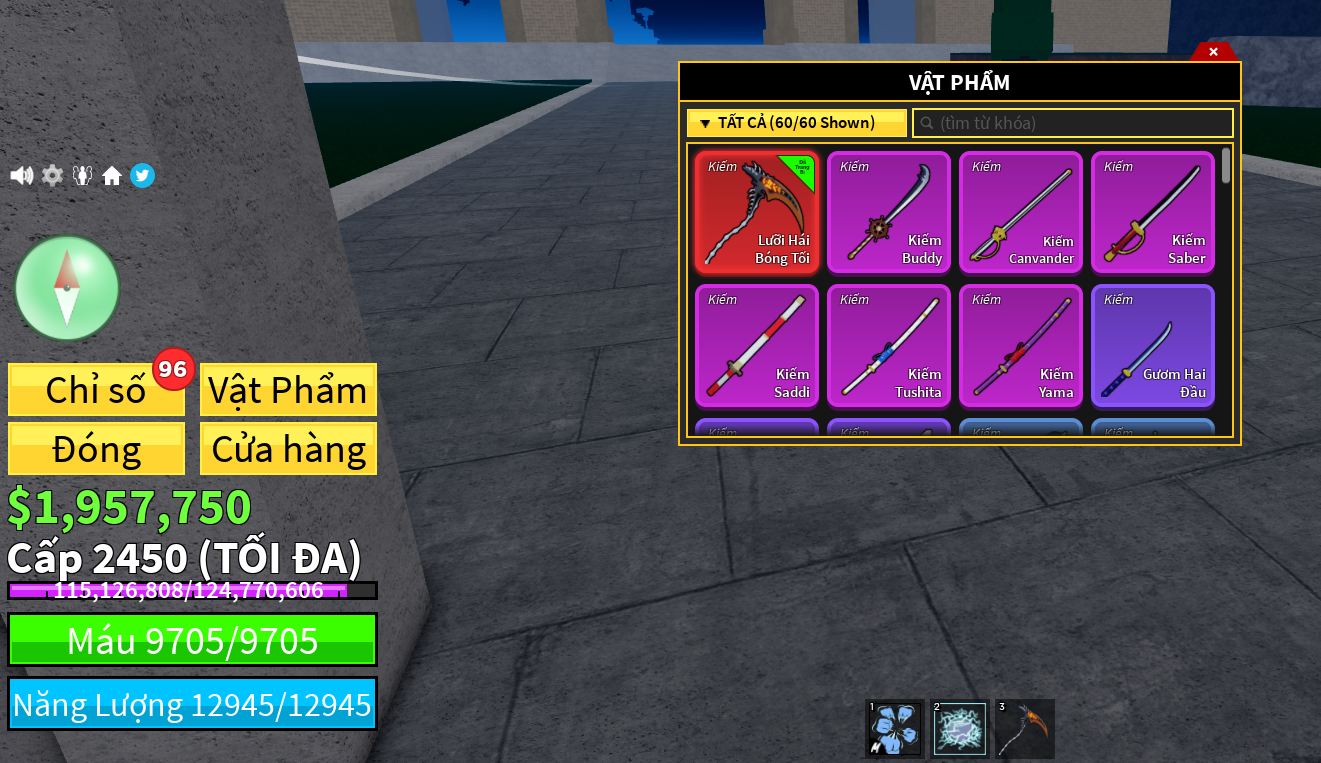Click the green compass navigation icon

[67, 288]
